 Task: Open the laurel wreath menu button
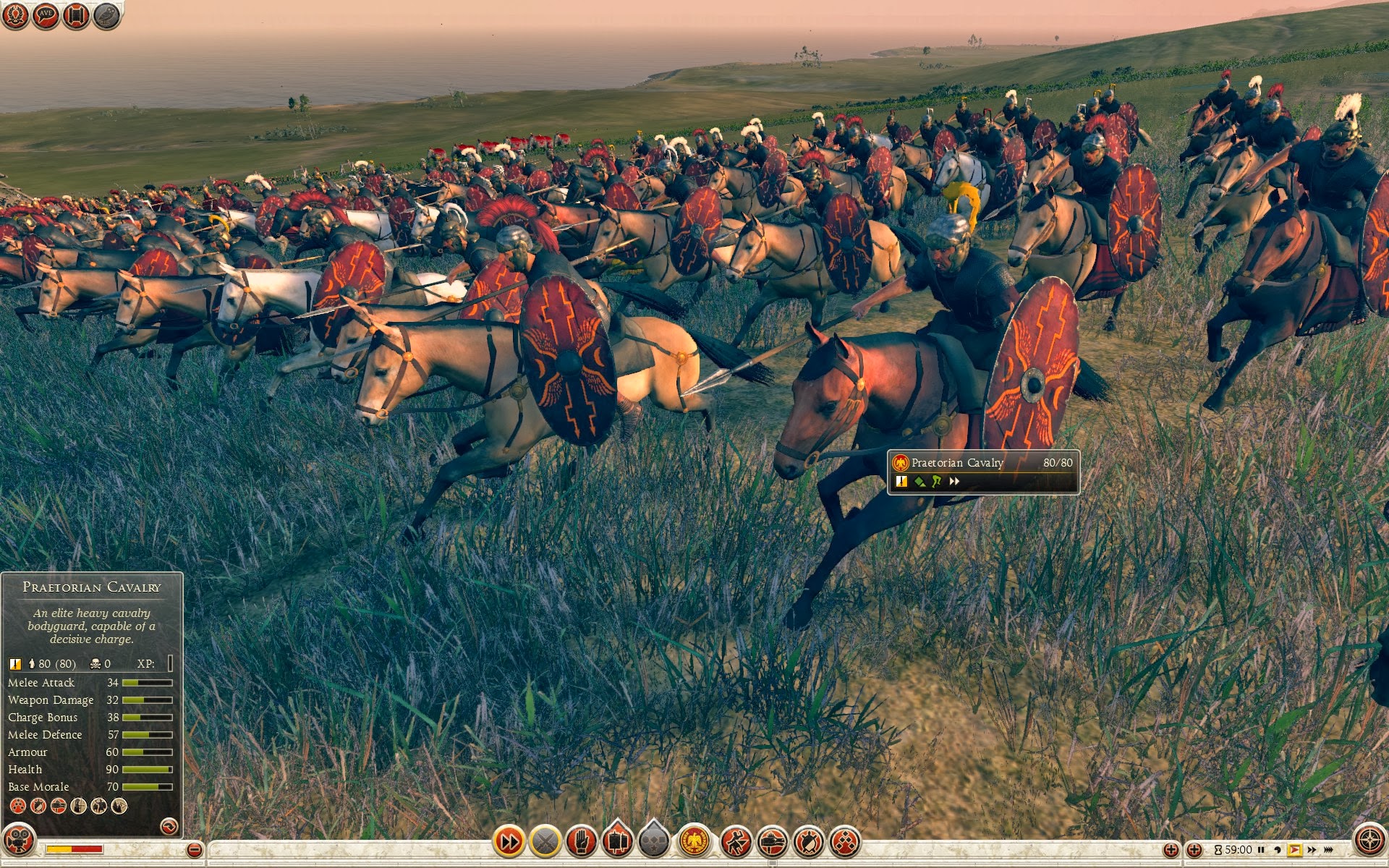pos(15,15)
